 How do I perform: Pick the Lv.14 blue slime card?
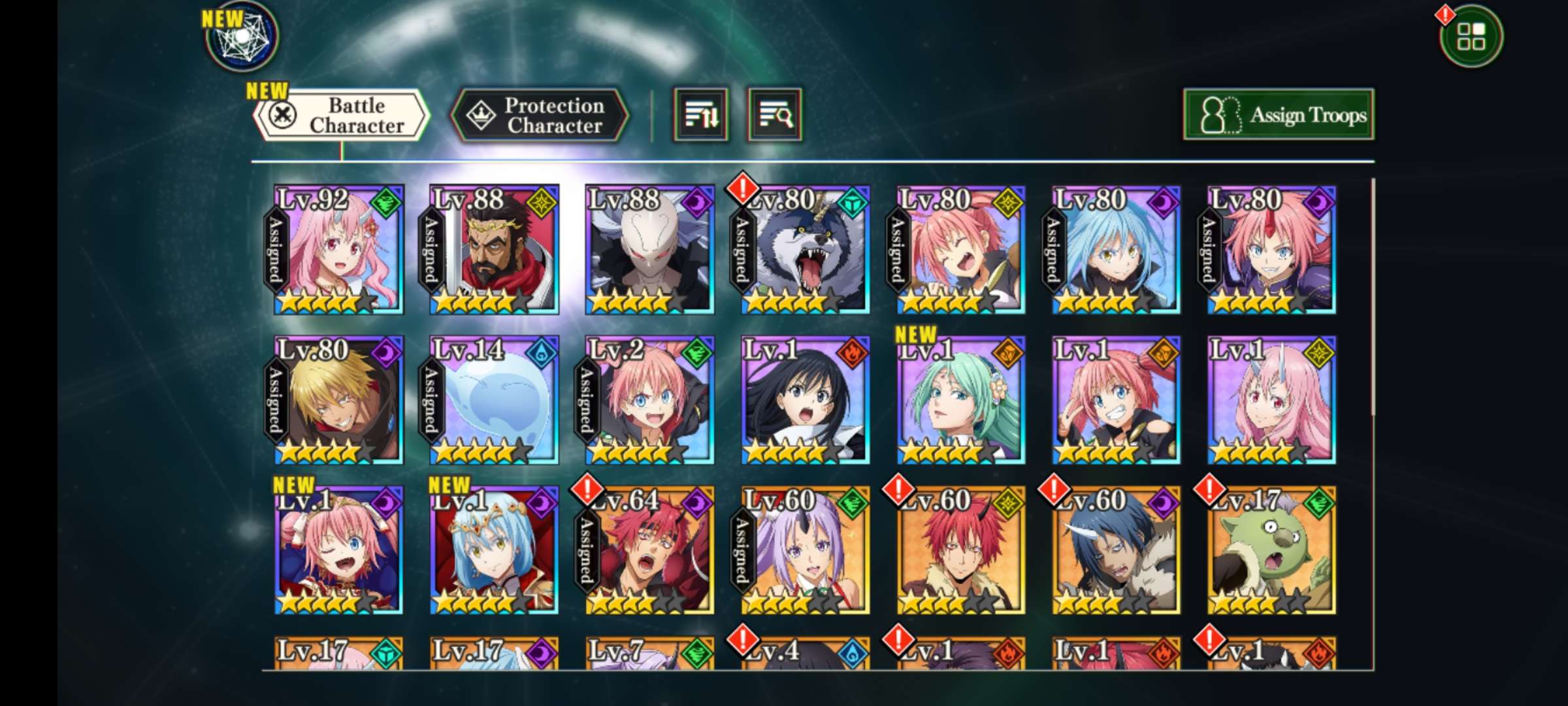(494, 400)
